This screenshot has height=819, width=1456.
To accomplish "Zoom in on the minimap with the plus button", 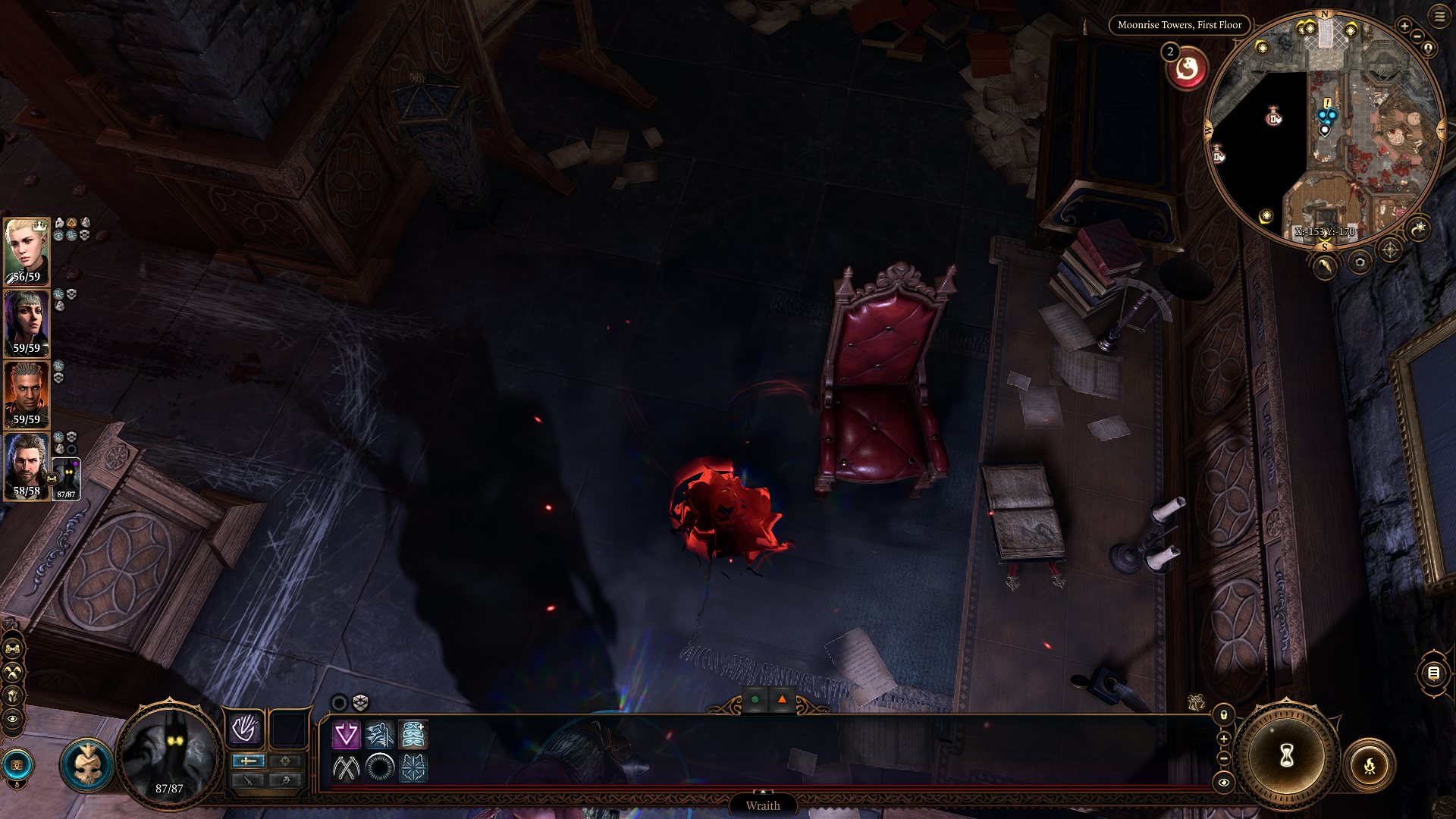I will (x=1404, y=26).
